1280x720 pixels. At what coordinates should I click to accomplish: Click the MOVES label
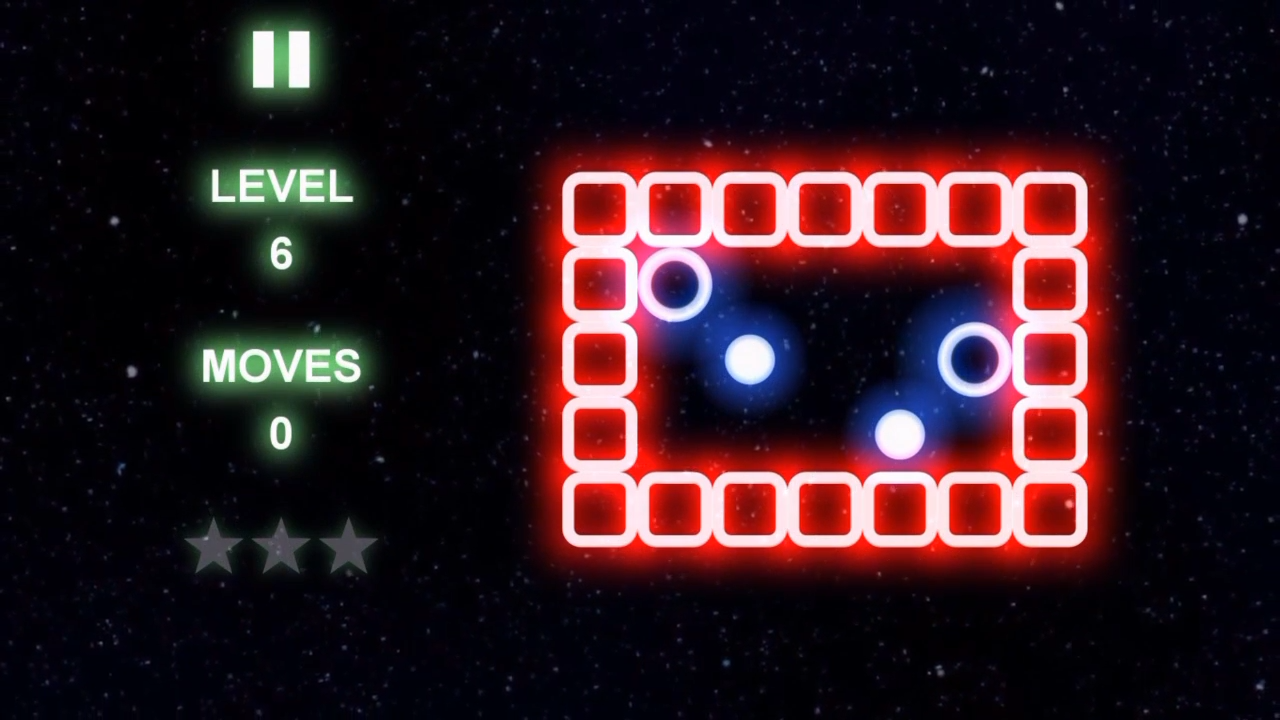[281, 365]
